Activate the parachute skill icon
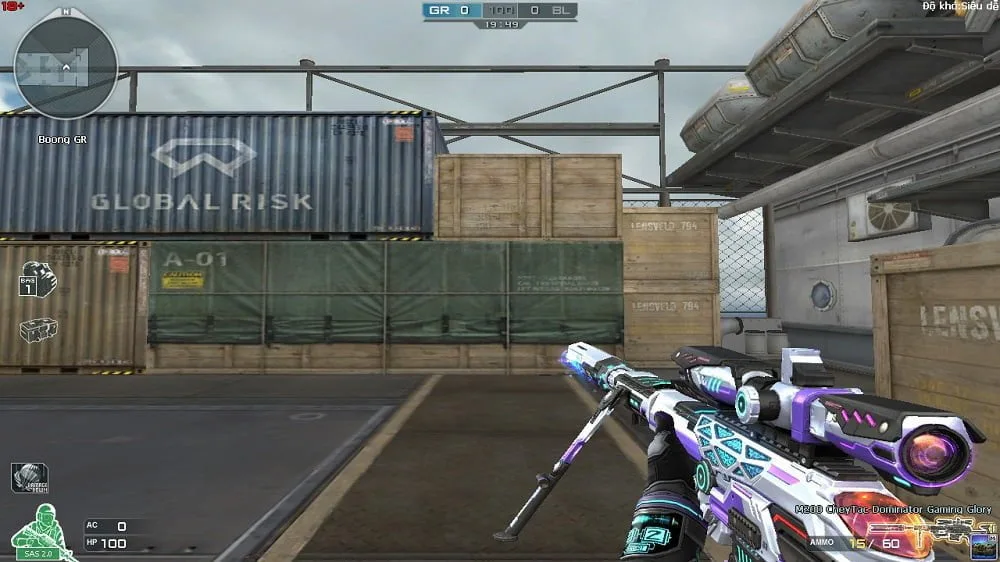The height and width of the screenshot is (562, 1000). tap(30, 477)
